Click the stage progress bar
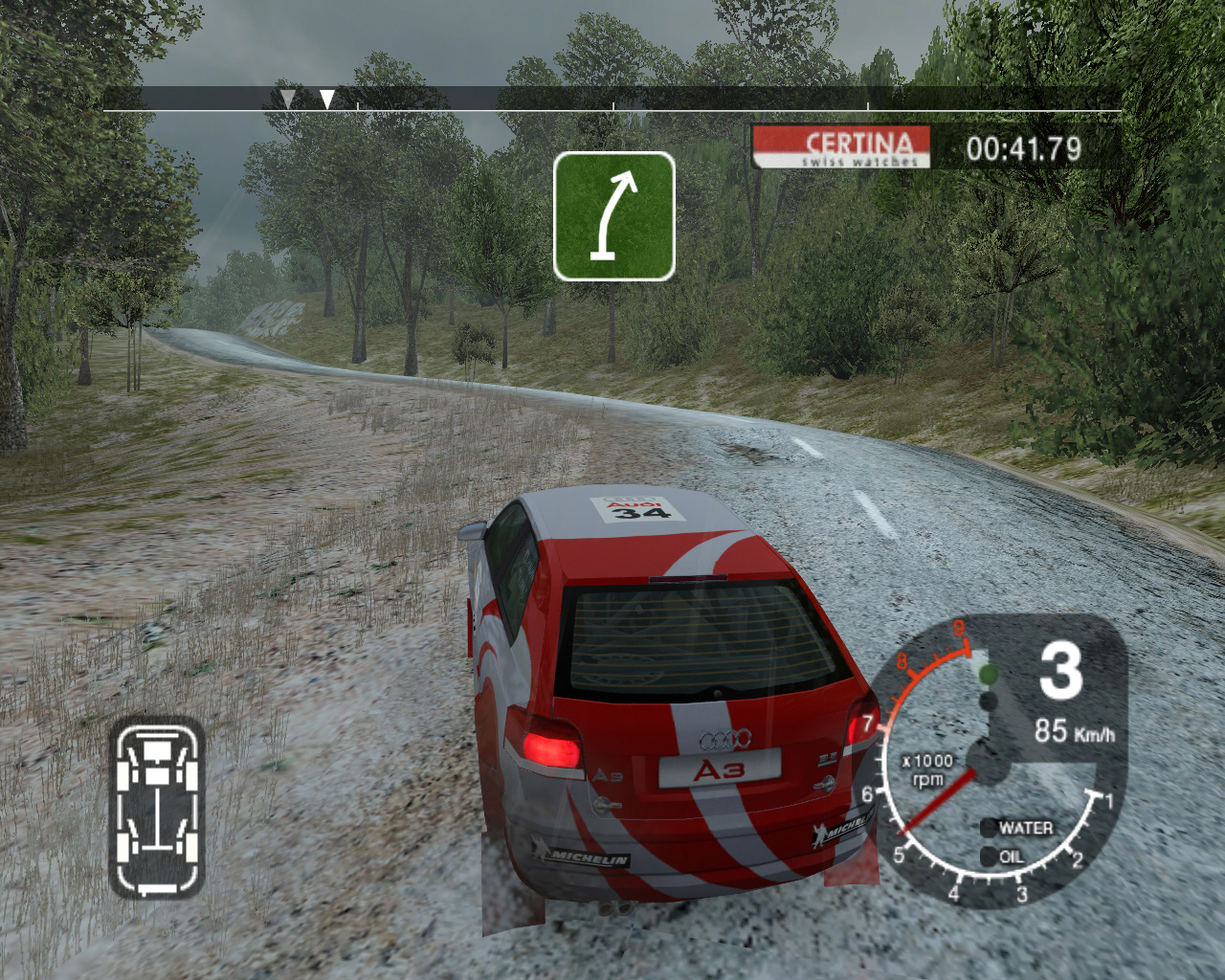The width and height of the screenshot is (1225, 980). 612,100
